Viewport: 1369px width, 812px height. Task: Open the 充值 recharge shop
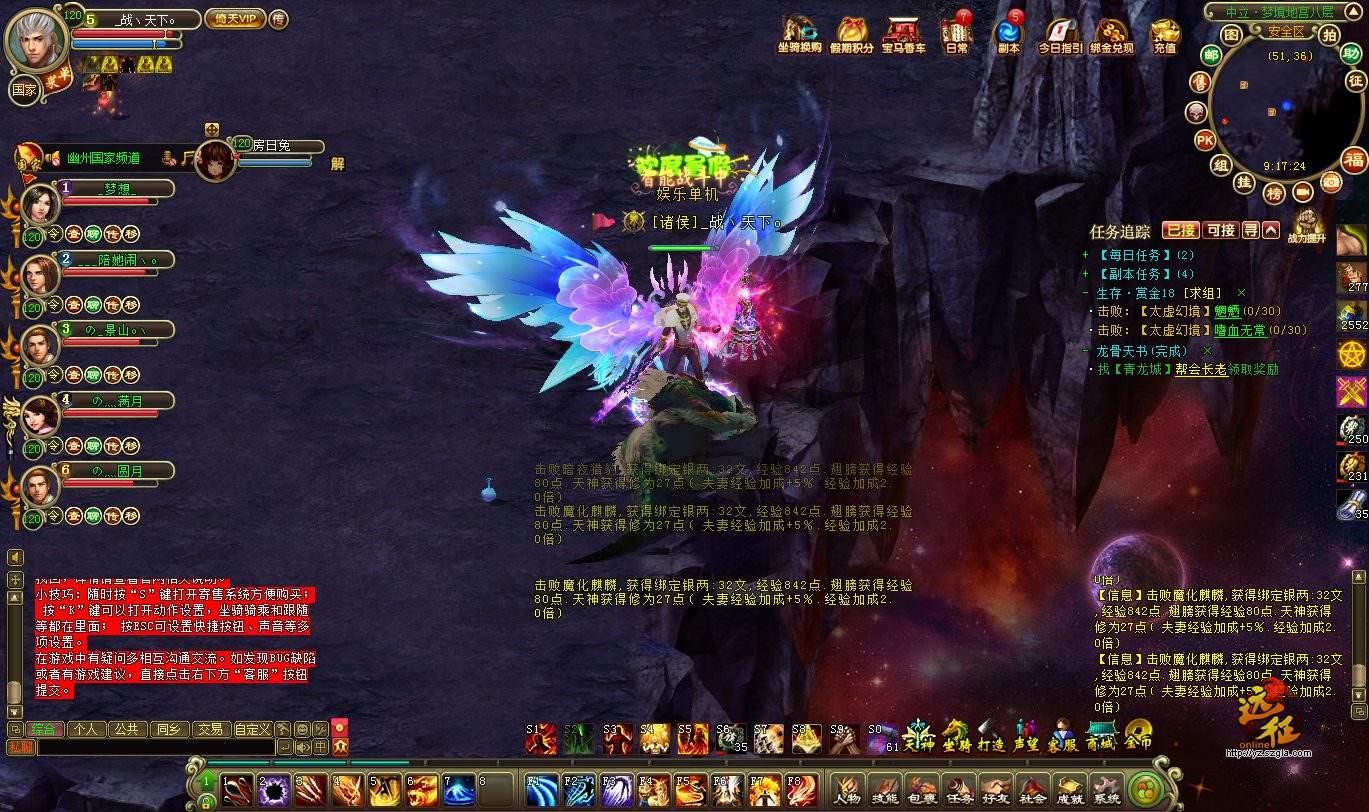(1164, 33)
